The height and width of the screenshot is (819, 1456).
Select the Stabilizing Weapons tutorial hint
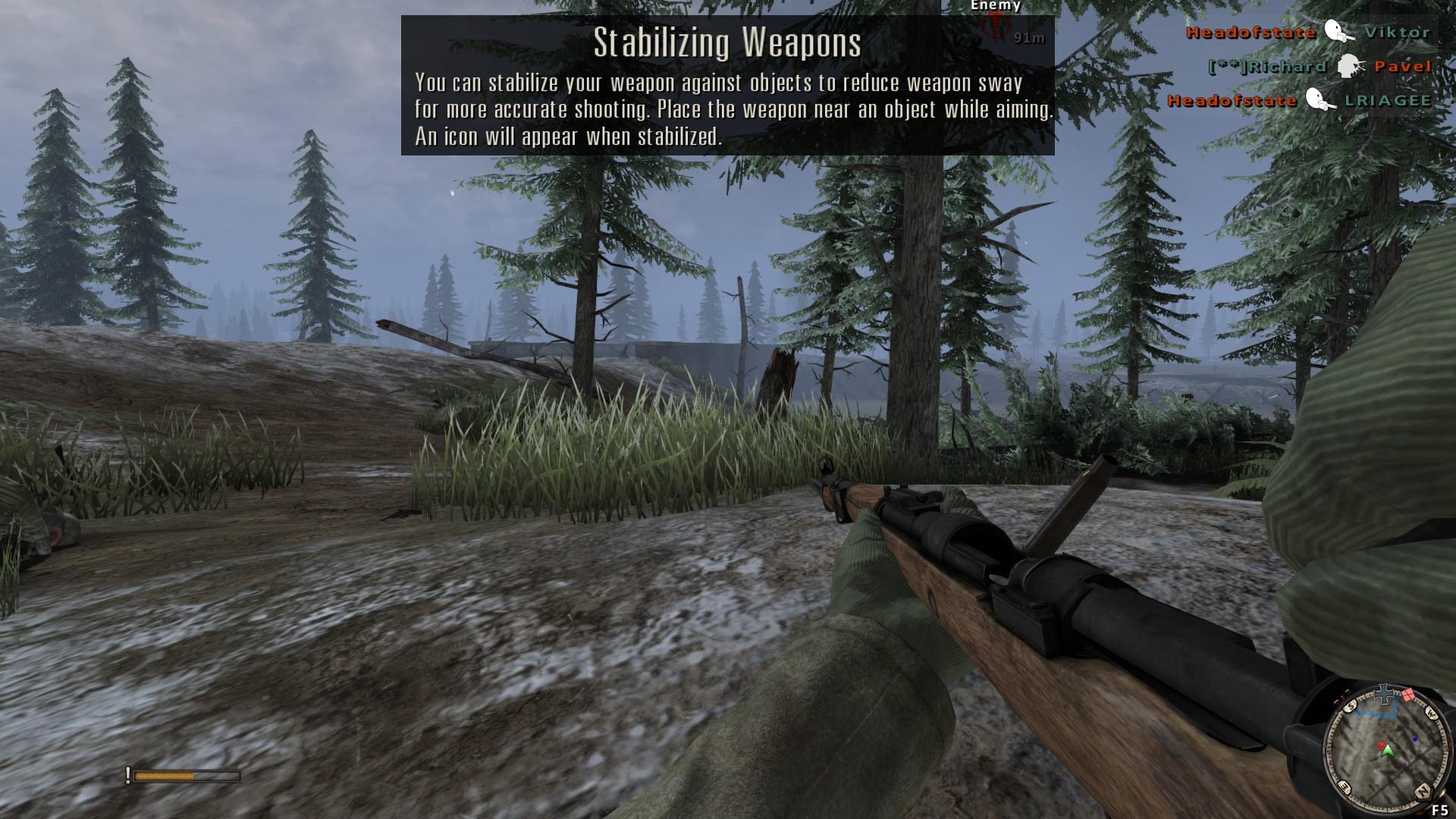click(727, 86)
